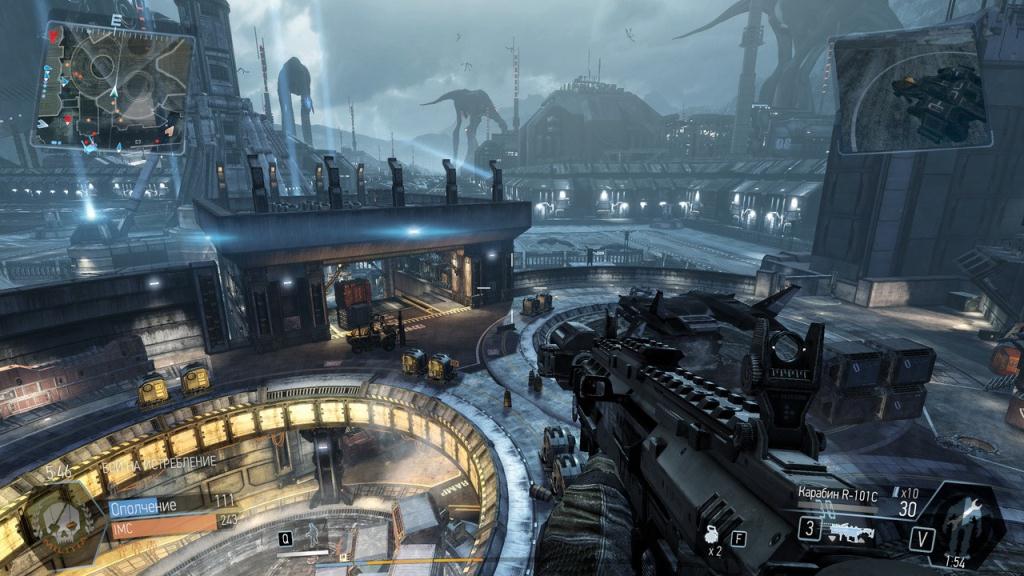Click the minimap radar display
This screenshot has width=1024, height=576.
click(112, 88)
